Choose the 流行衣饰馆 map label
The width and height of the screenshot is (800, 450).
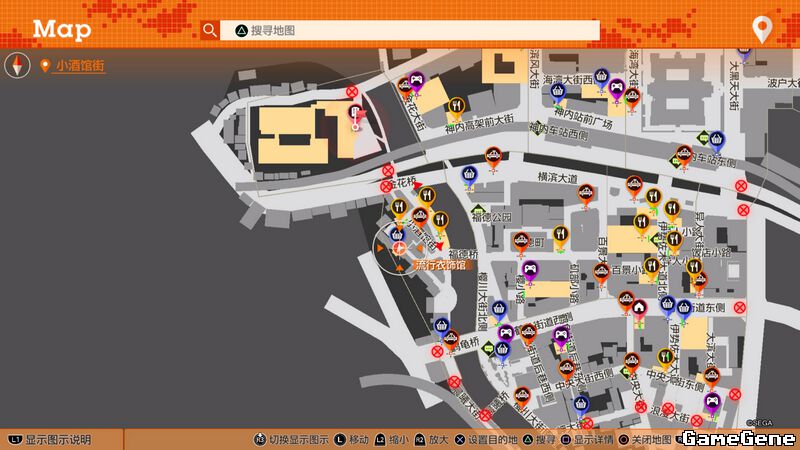click(x=440, y=265)
